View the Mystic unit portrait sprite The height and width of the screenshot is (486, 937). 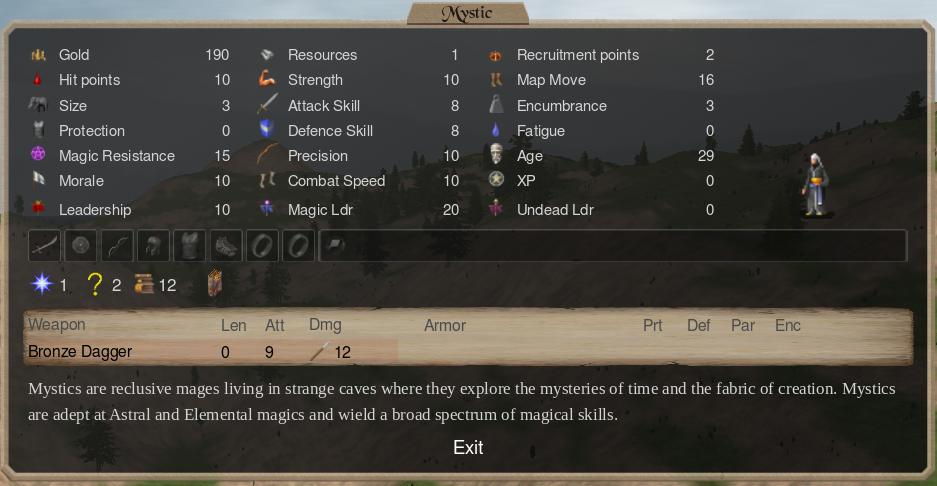pyautogui.click(x=817, y=185)
